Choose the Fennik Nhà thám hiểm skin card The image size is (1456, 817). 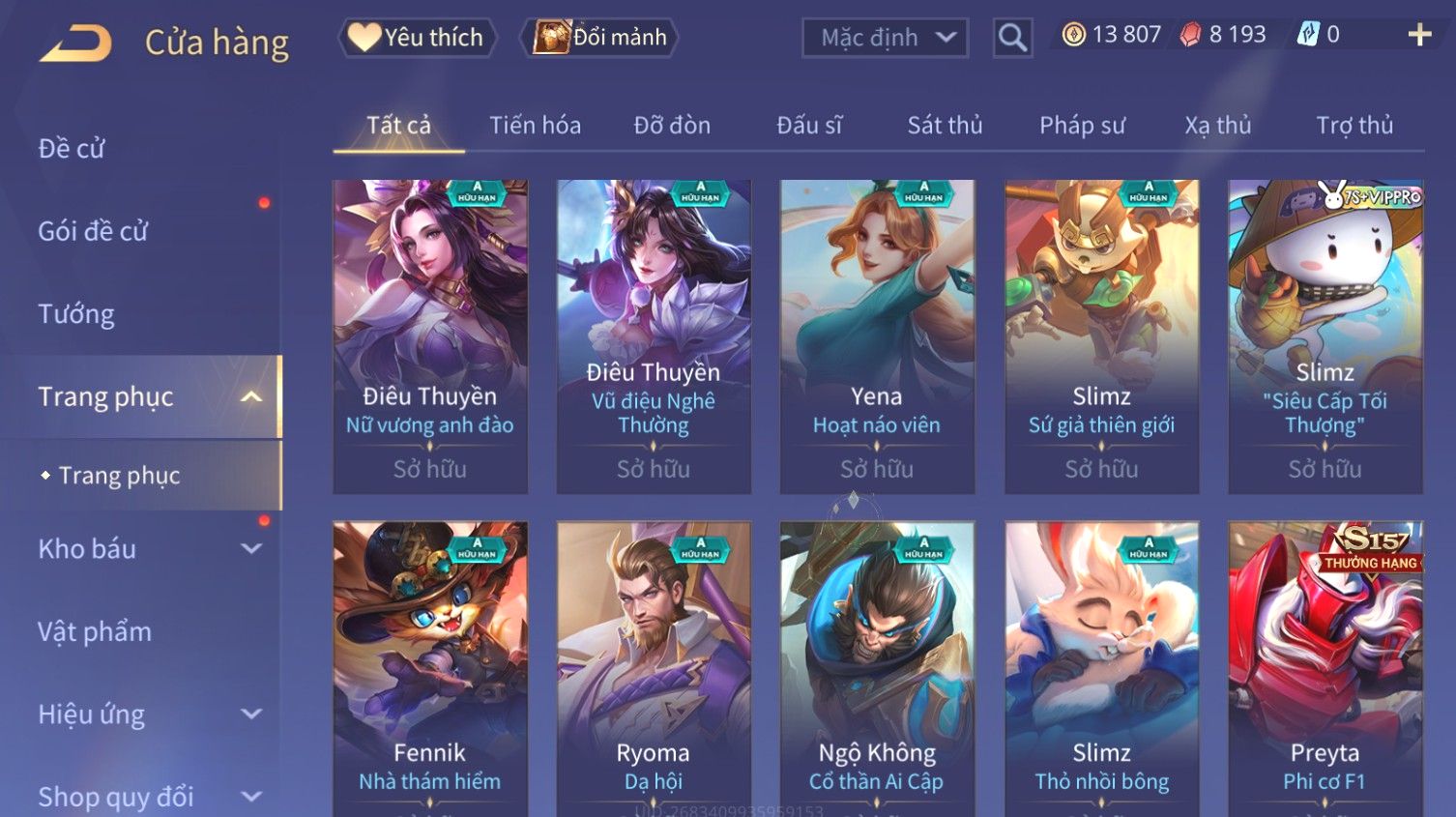[x=430, y=667]
